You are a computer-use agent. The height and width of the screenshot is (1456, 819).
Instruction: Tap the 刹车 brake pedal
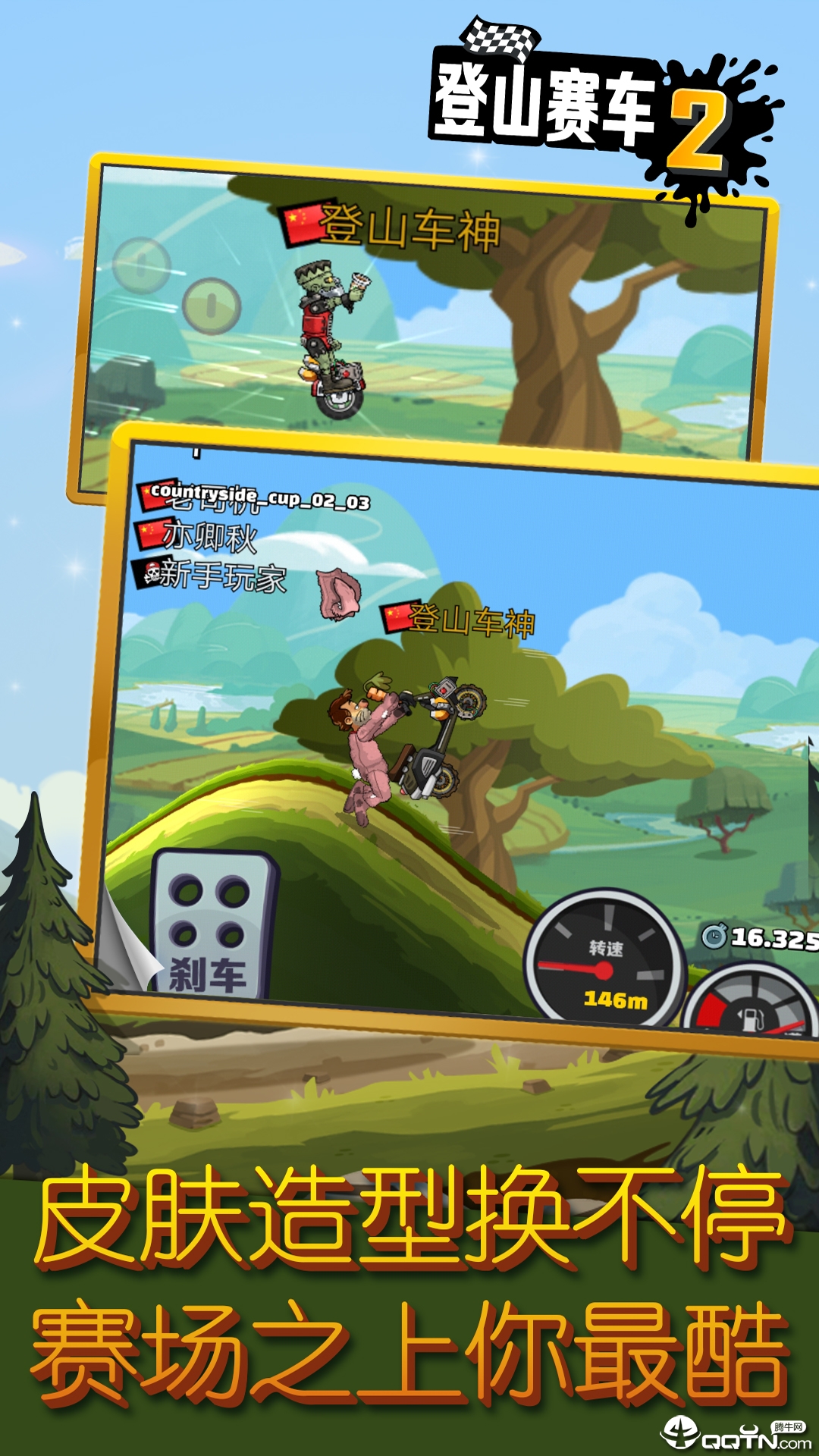pos(211,925)
